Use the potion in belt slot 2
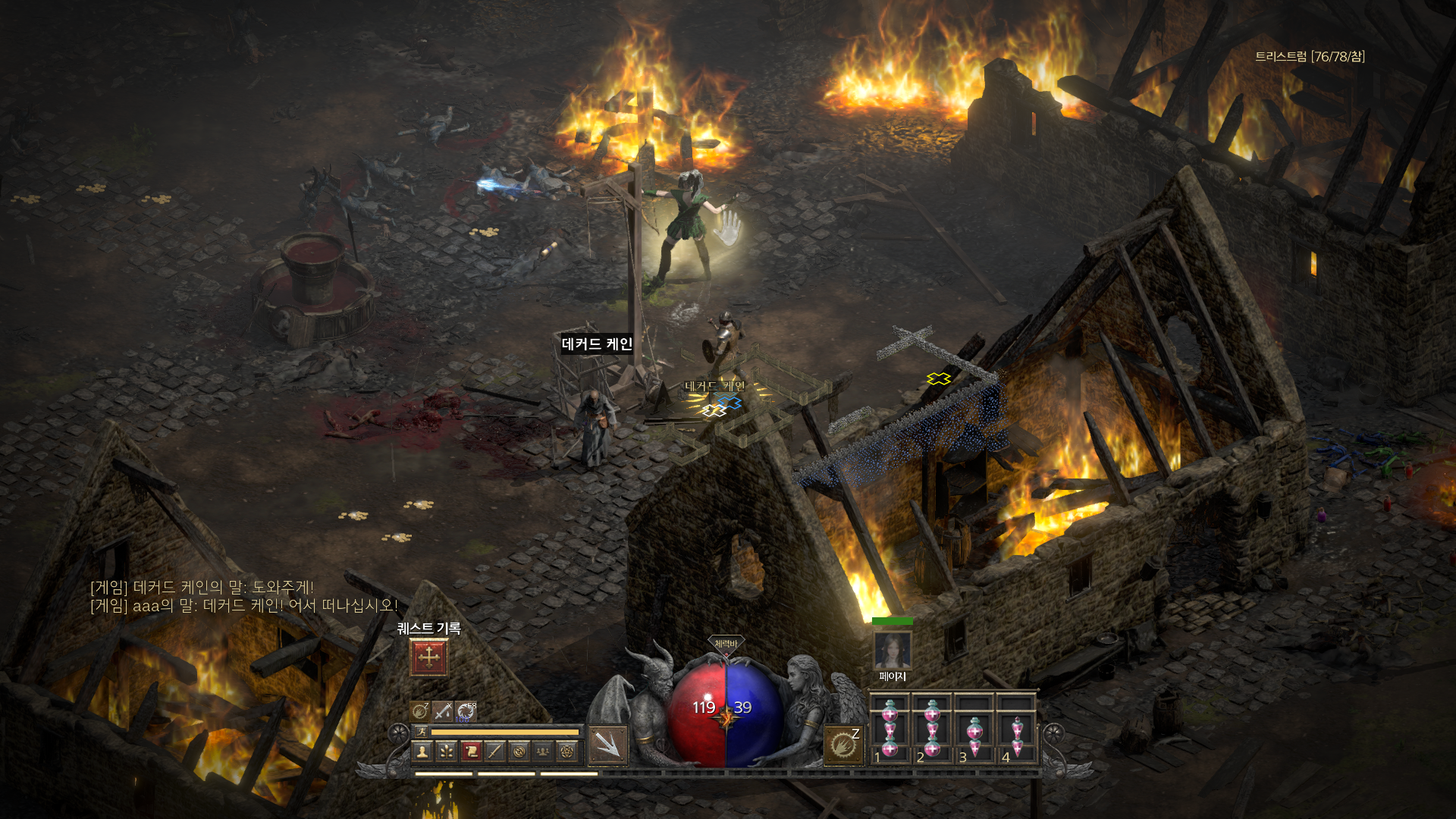The height and width of the screenshot is (819, 1456). [932, 730]
